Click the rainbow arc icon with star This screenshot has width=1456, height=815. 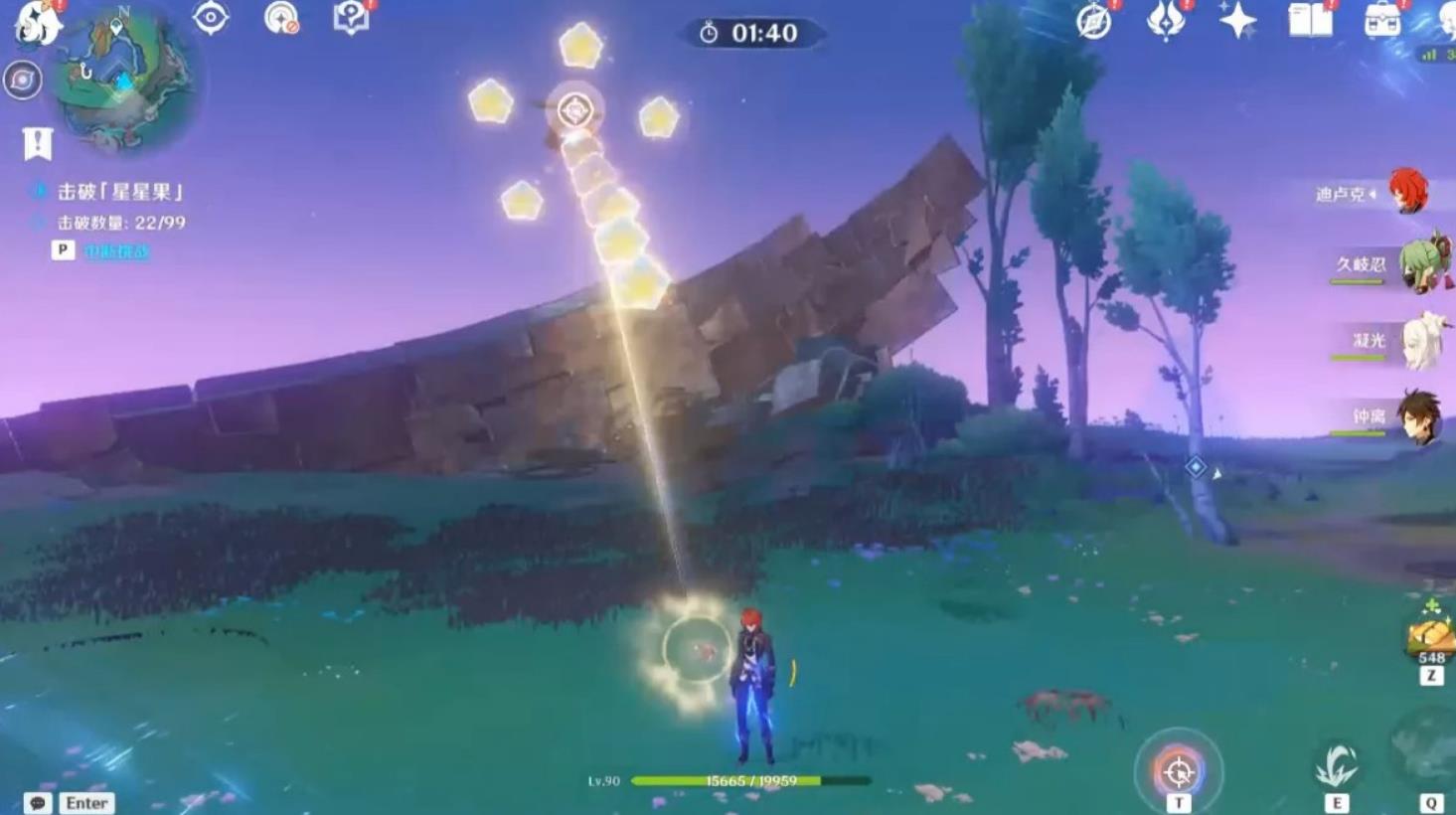click(x=281, y=17)
